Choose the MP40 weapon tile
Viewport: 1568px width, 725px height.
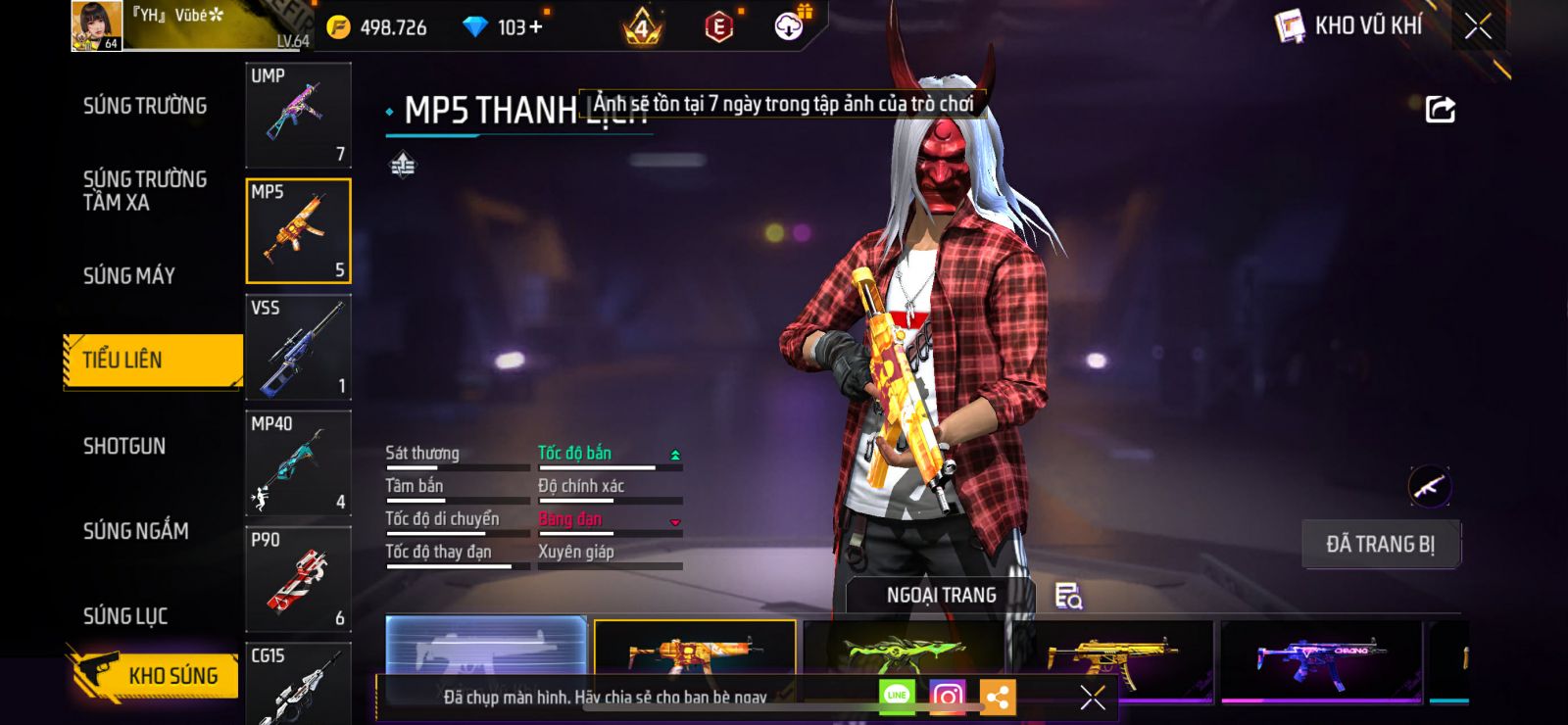point(298,462)
